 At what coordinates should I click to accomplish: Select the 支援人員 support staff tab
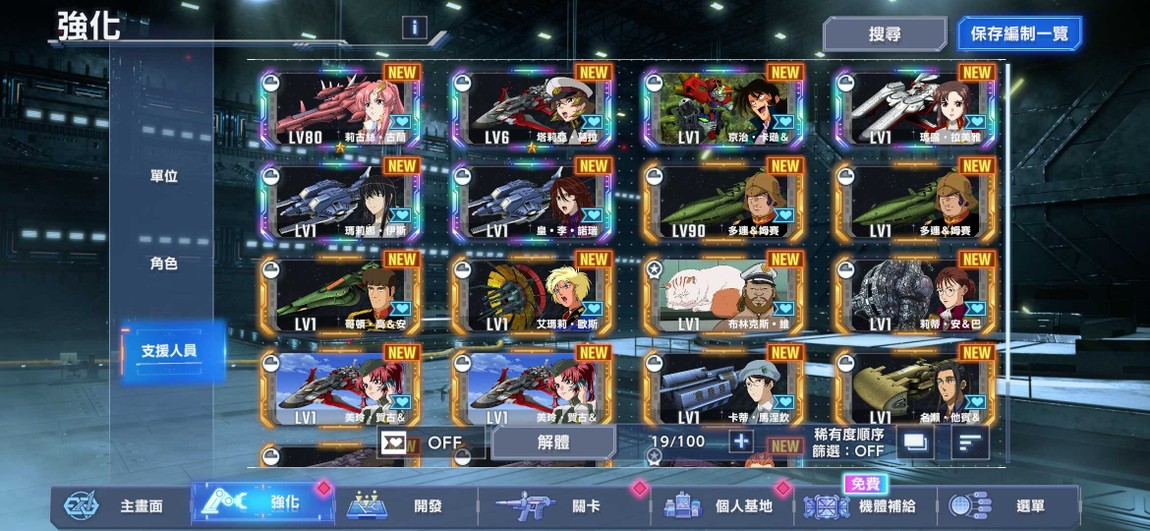(168, 351)
